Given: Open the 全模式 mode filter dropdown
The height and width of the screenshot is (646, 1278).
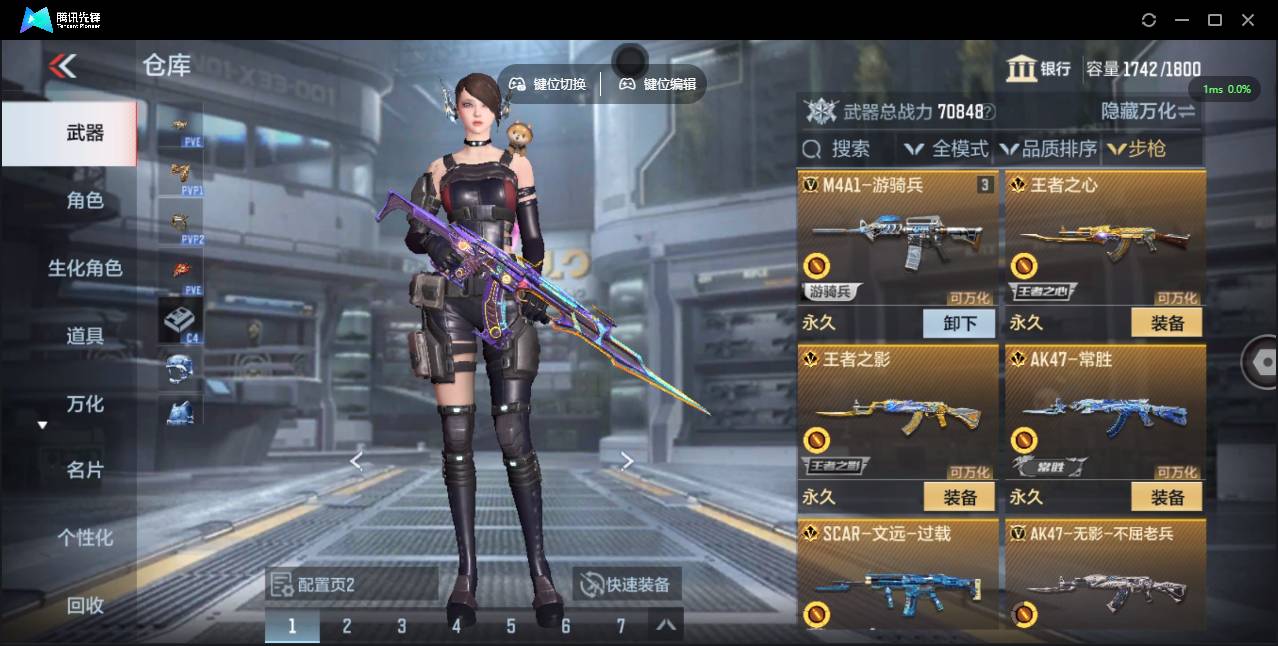Looking at the screenshot, I should tap(946, 149).
